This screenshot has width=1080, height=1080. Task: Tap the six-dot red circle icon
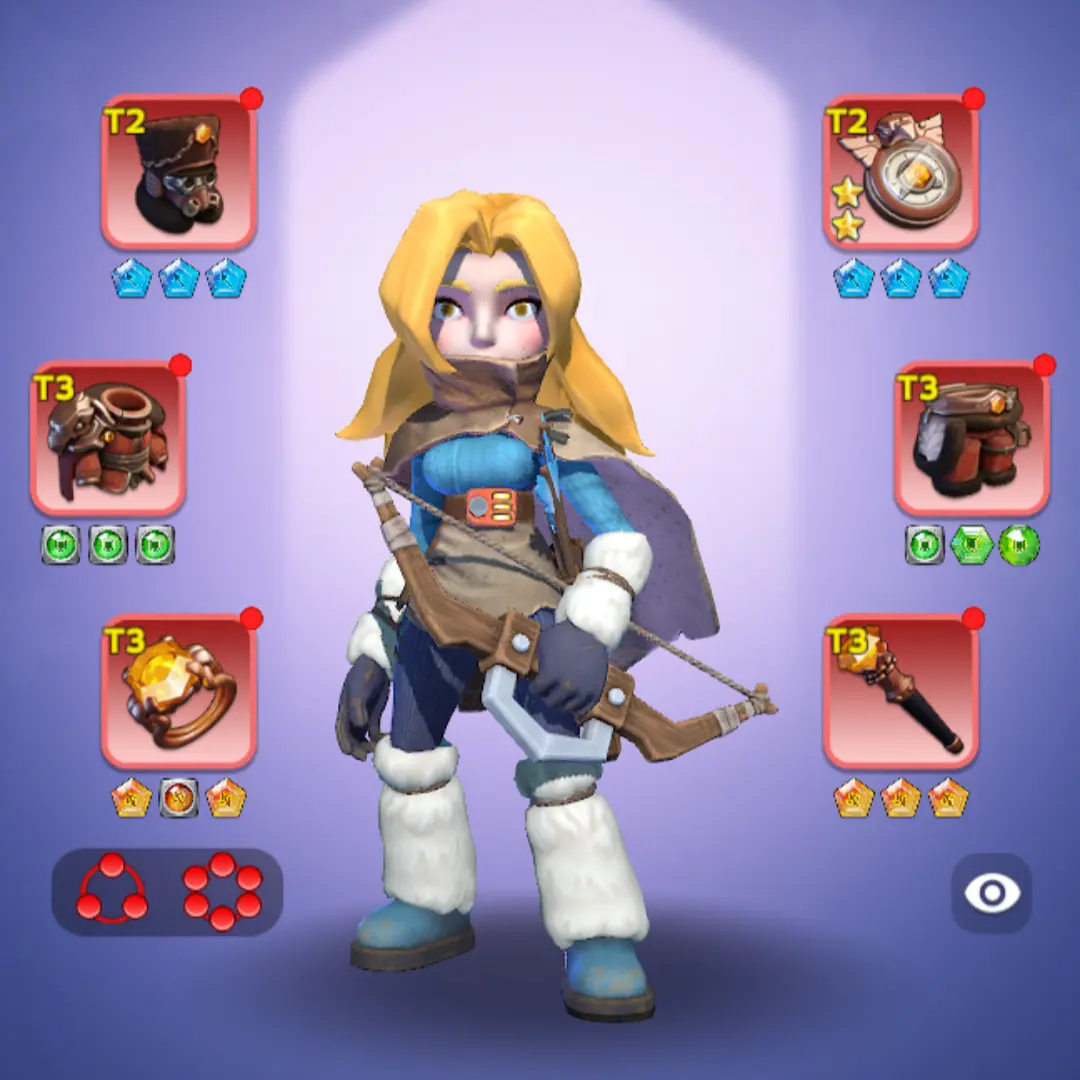(222, 891)
